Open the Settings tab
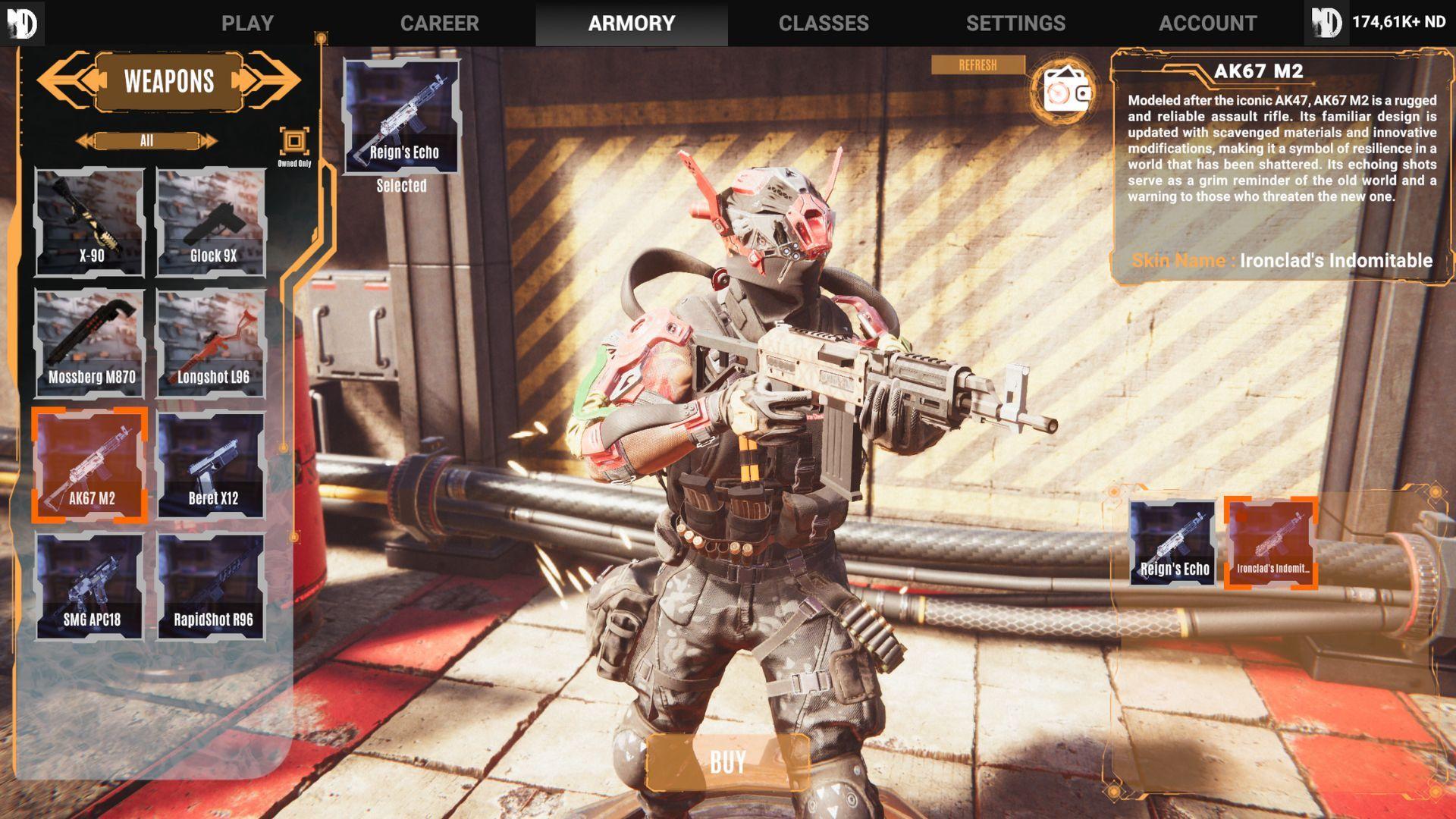The width and height of the screenshot is (1456, 819). (x=1015, y=23)
